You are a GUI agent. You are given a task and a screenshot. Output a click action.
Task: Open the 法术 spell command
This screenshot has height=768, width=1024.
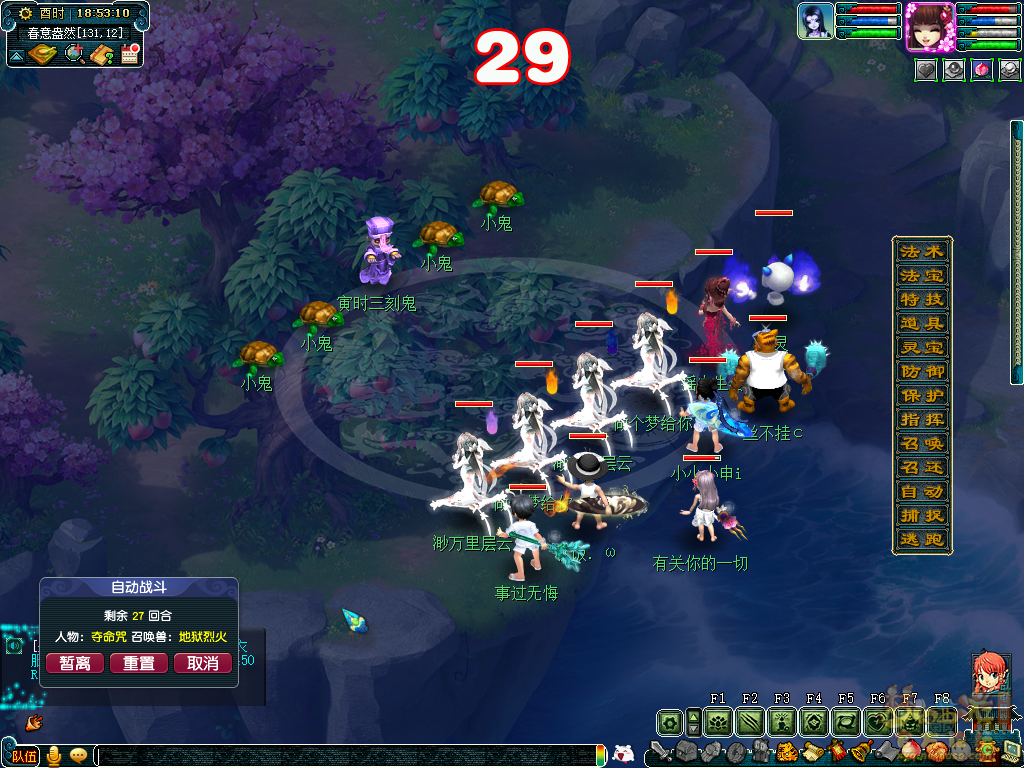[921, 251]
